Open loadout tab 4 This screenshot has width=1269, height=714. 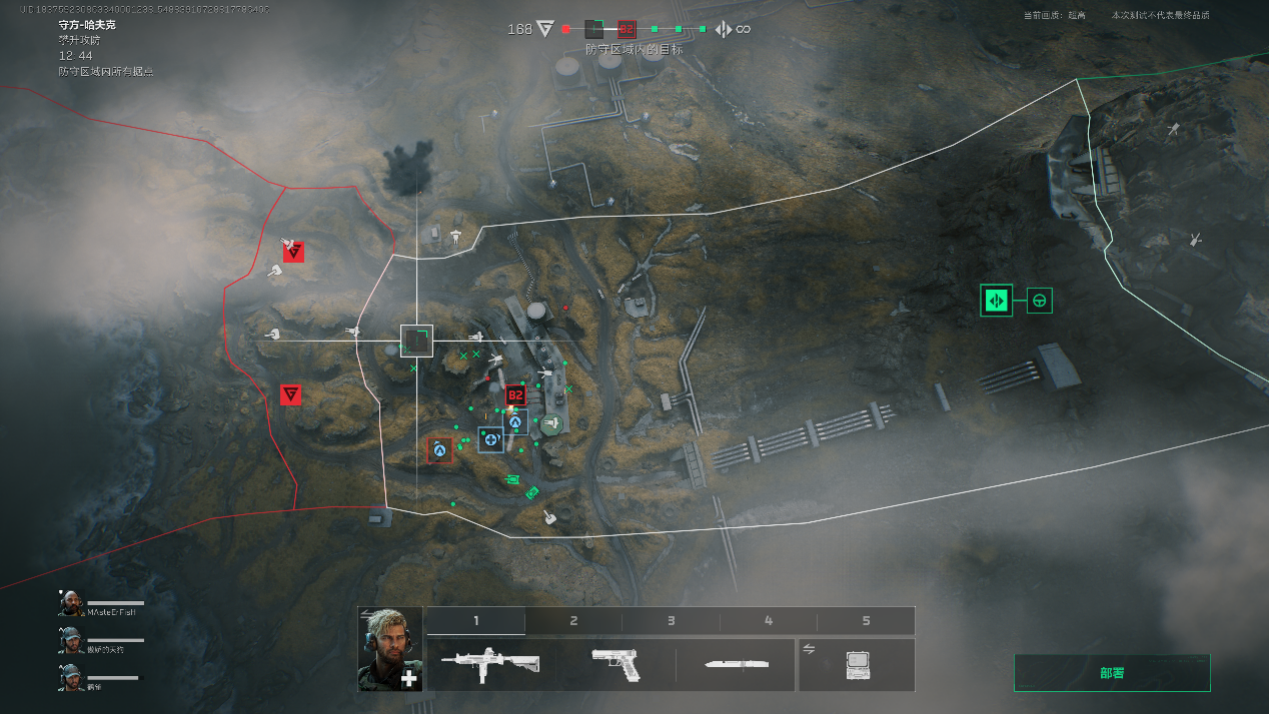click(x=768, y=621)
